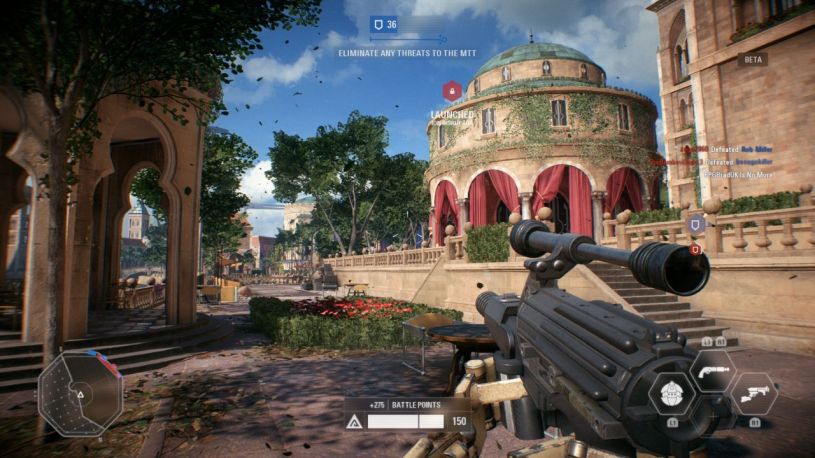This screenshot has height=458, width=815.
Task: Click the Battle Points triangle class icon
Action: coord(353,422)
